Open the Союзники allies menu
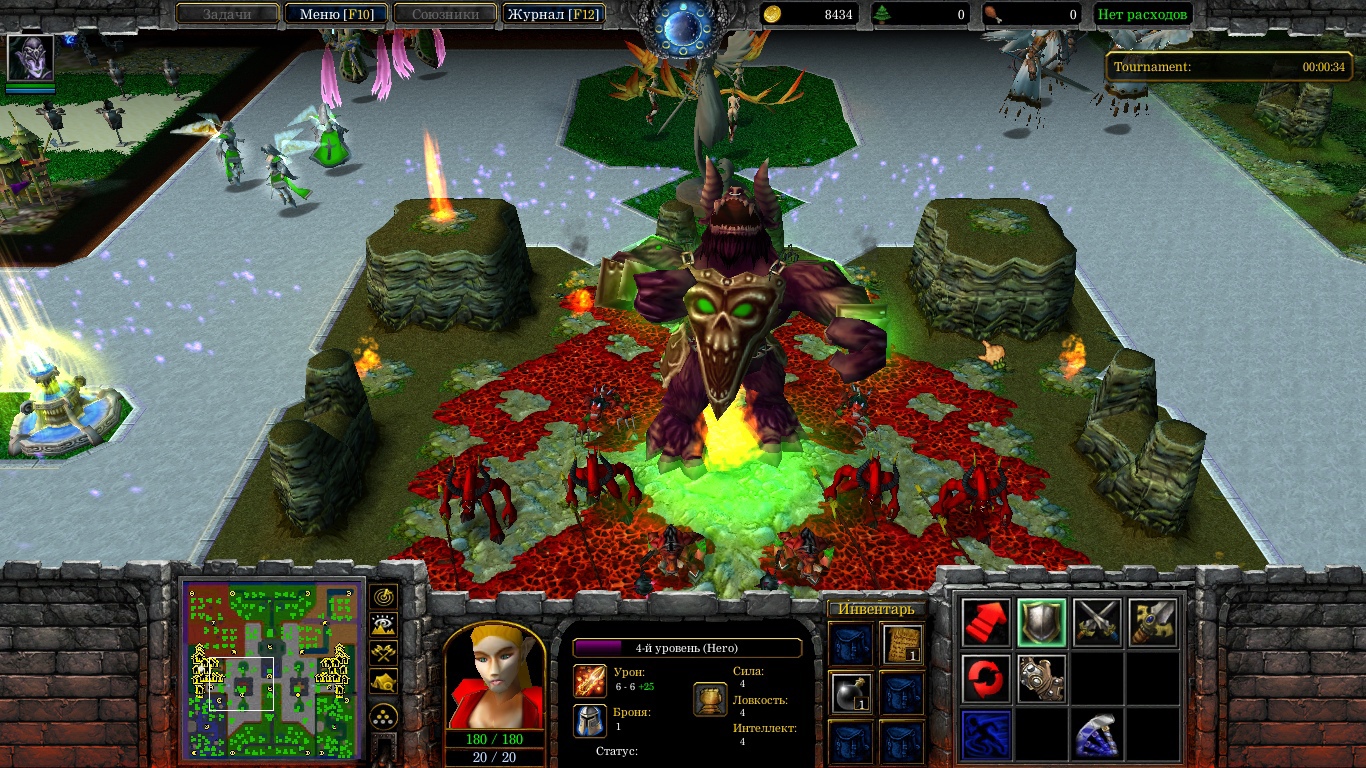1366x768 pixels. tap(444, 14)
